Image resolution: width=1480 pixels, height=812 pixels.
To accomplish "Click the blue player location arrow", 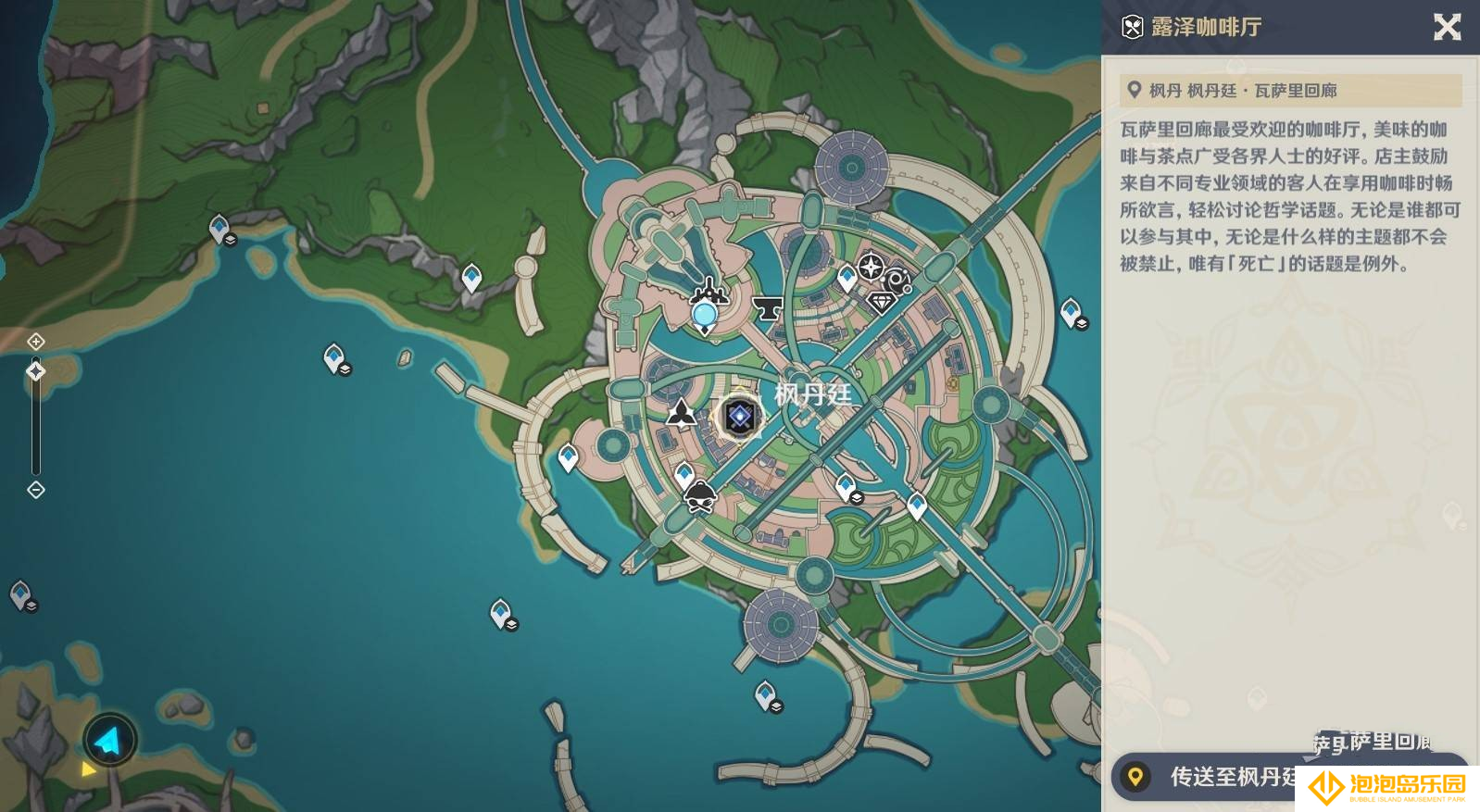I will (109, 740).
